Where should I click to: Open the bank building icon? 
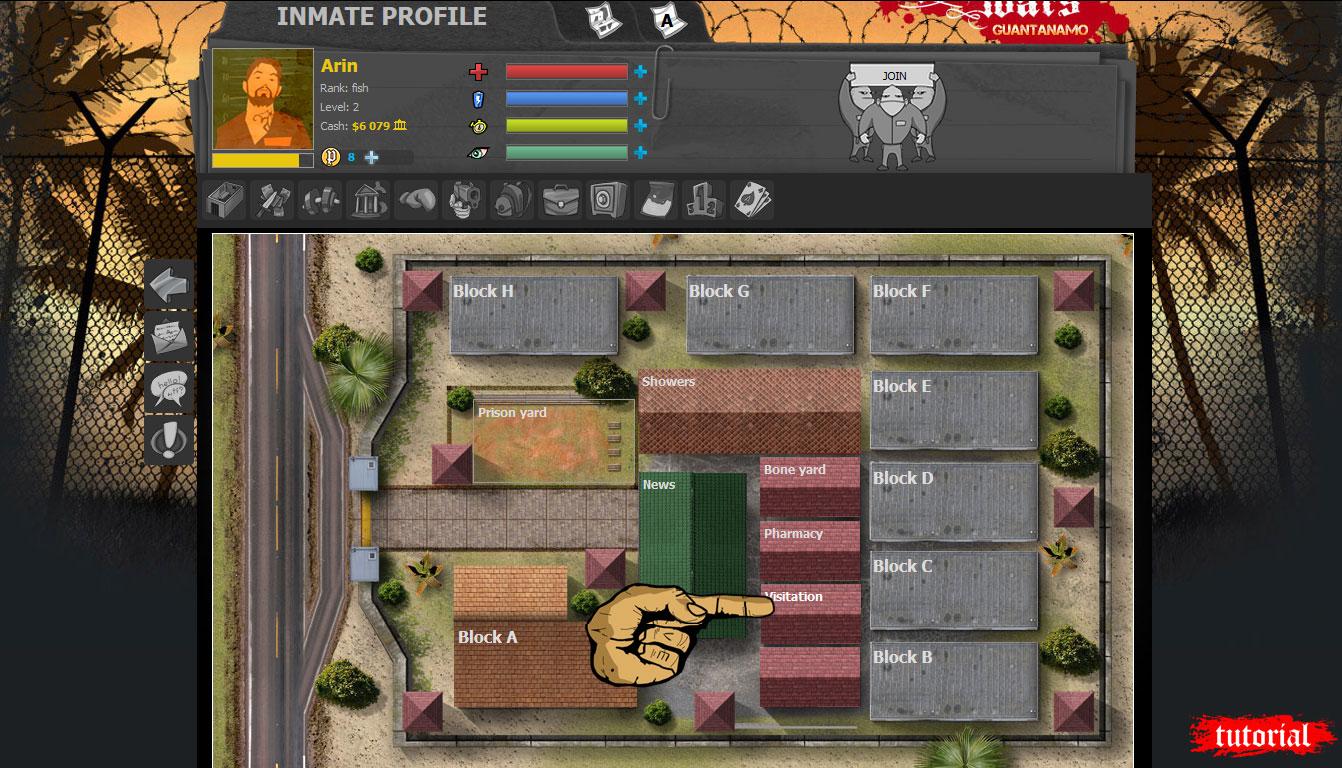tap(368, 200)
